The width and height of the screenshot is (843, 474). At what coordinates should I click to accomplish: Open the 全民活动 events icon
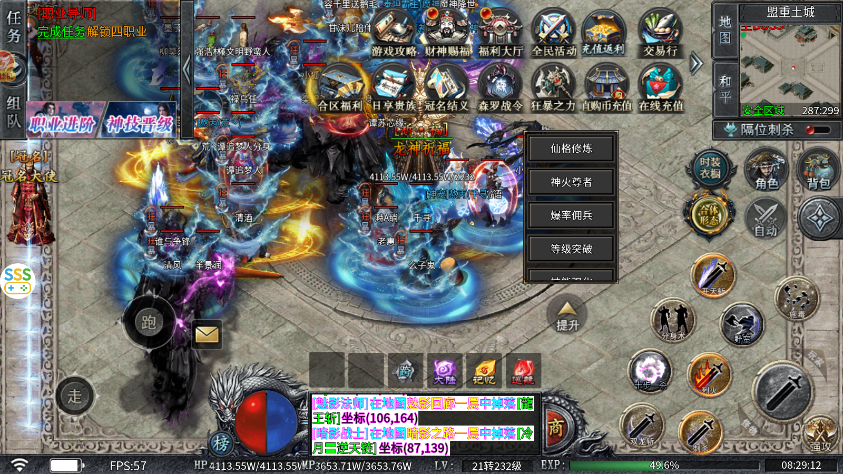[x=551, y=34]
